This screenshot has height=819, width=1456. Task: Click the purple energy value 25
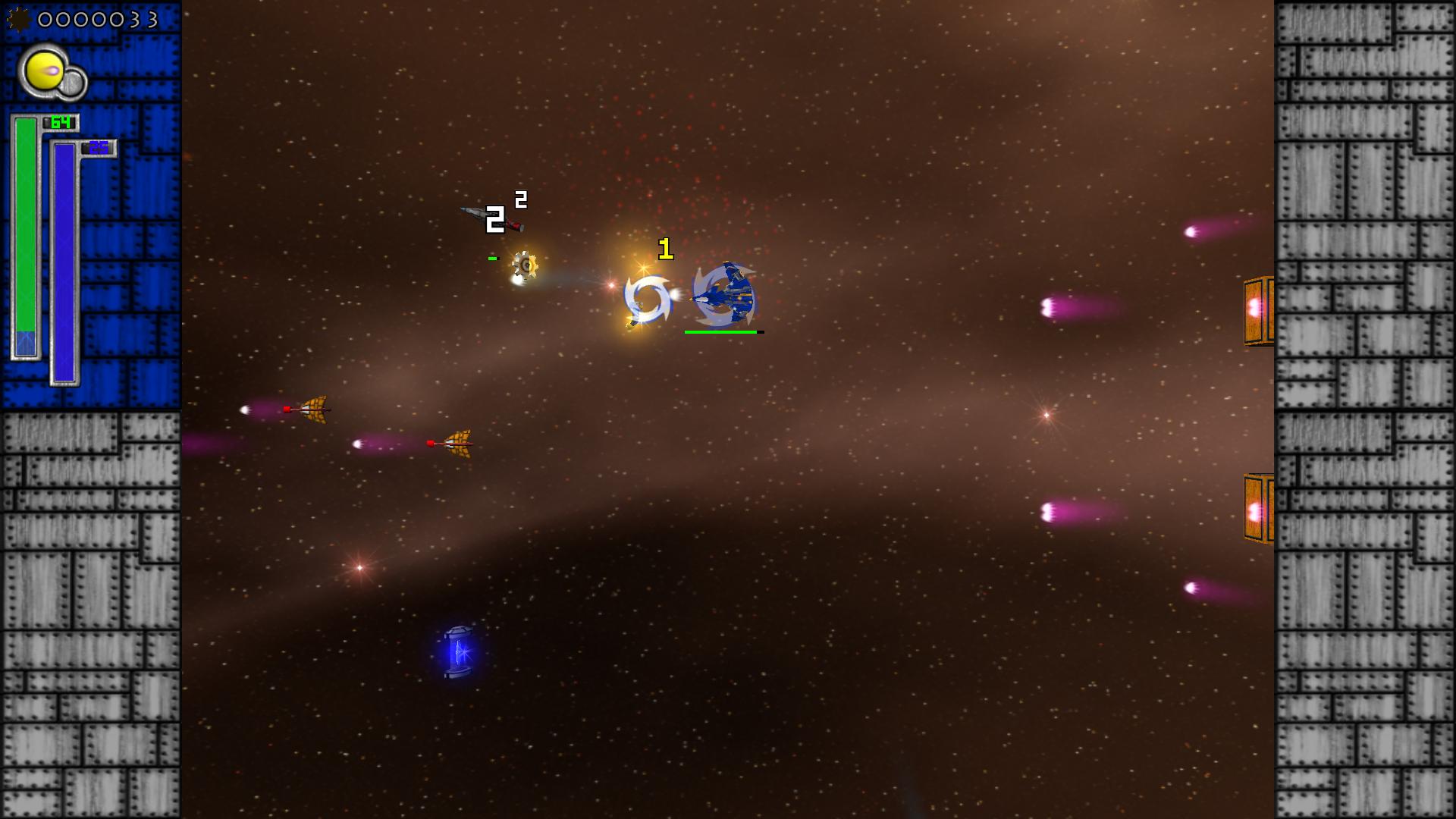point(97,148)
